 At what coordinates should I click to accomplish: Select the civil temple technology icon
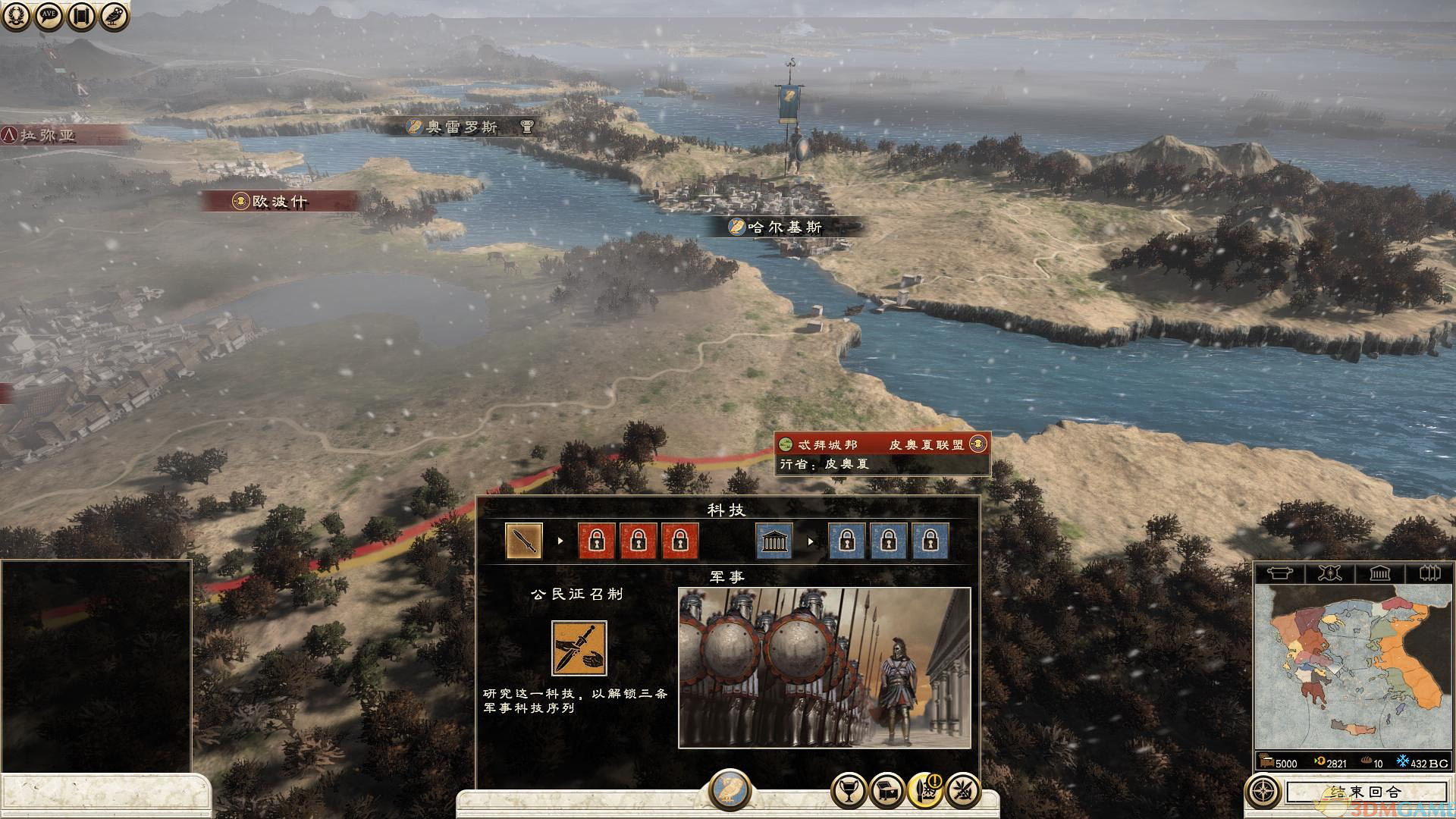tap(774, 541)
